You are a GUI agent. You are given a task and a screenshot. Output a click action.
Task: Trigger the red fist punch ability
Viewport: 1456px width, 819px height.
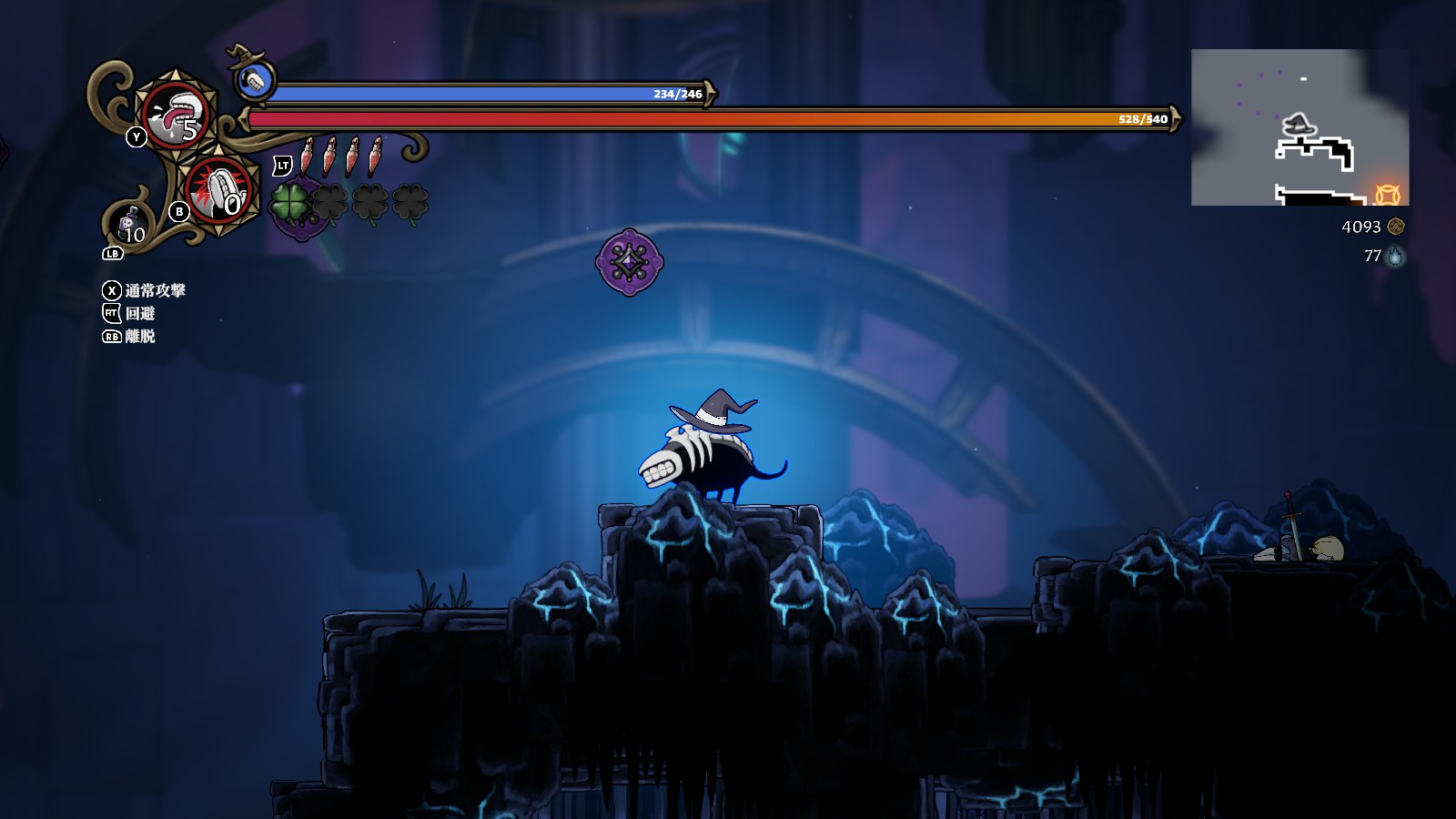coord(217,189)
